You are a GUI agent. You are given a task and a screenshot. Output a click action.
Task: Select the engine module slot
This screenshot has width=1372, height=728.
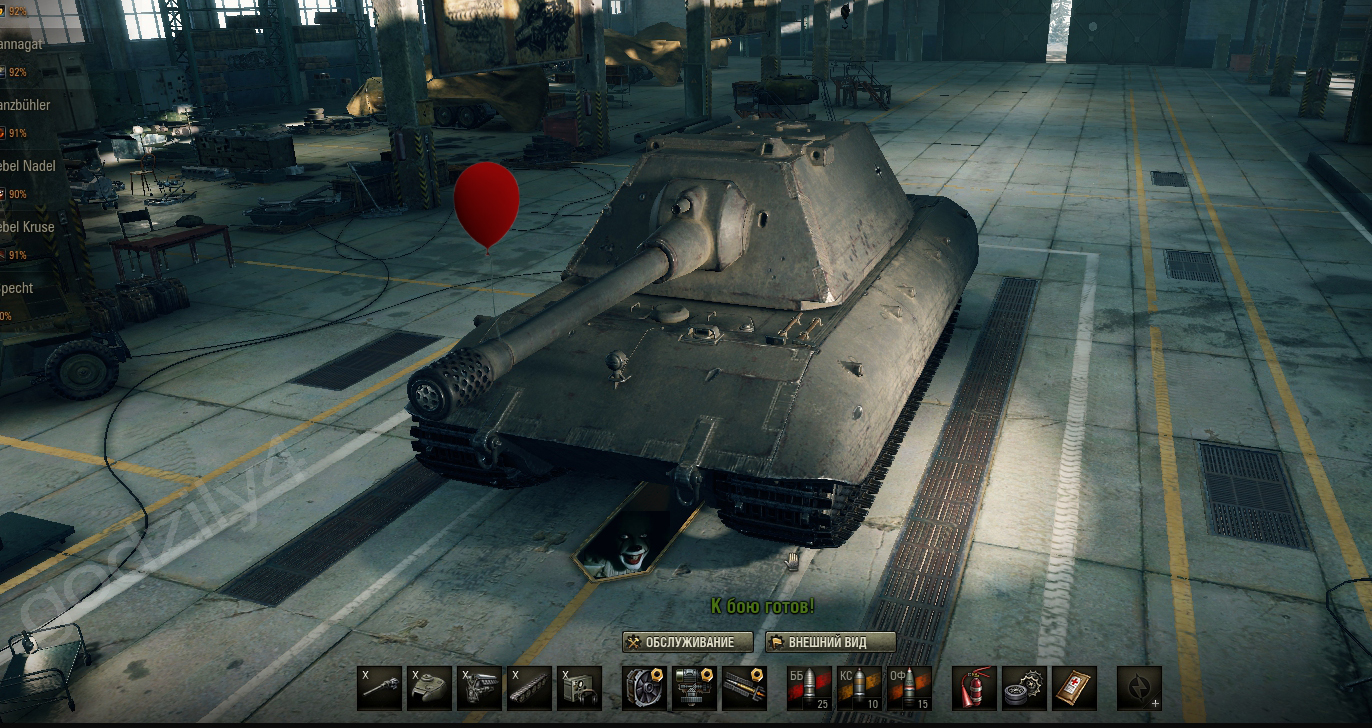tap(479, 688)
